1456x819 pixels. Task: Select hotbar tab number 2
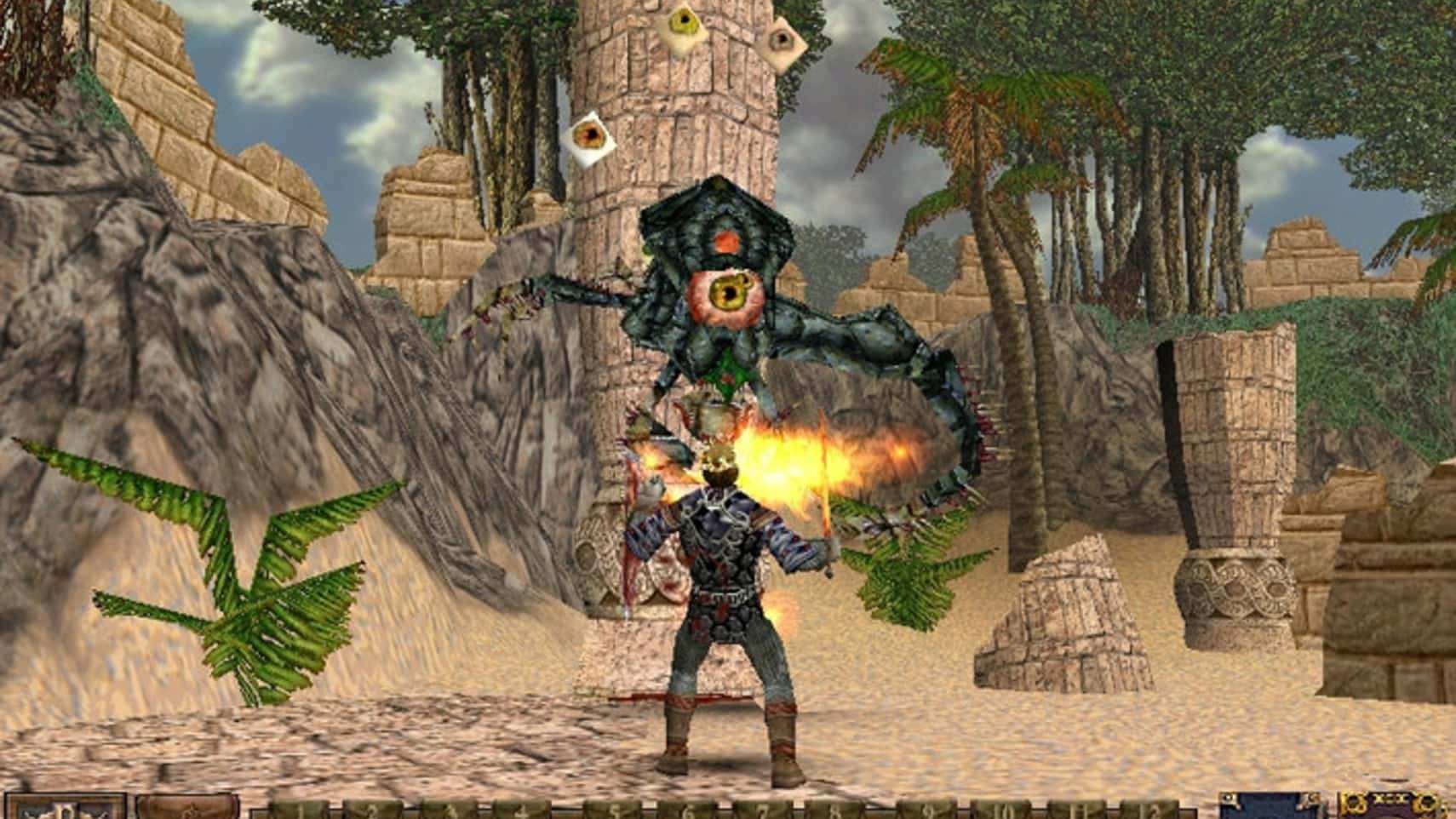(372, 810)
